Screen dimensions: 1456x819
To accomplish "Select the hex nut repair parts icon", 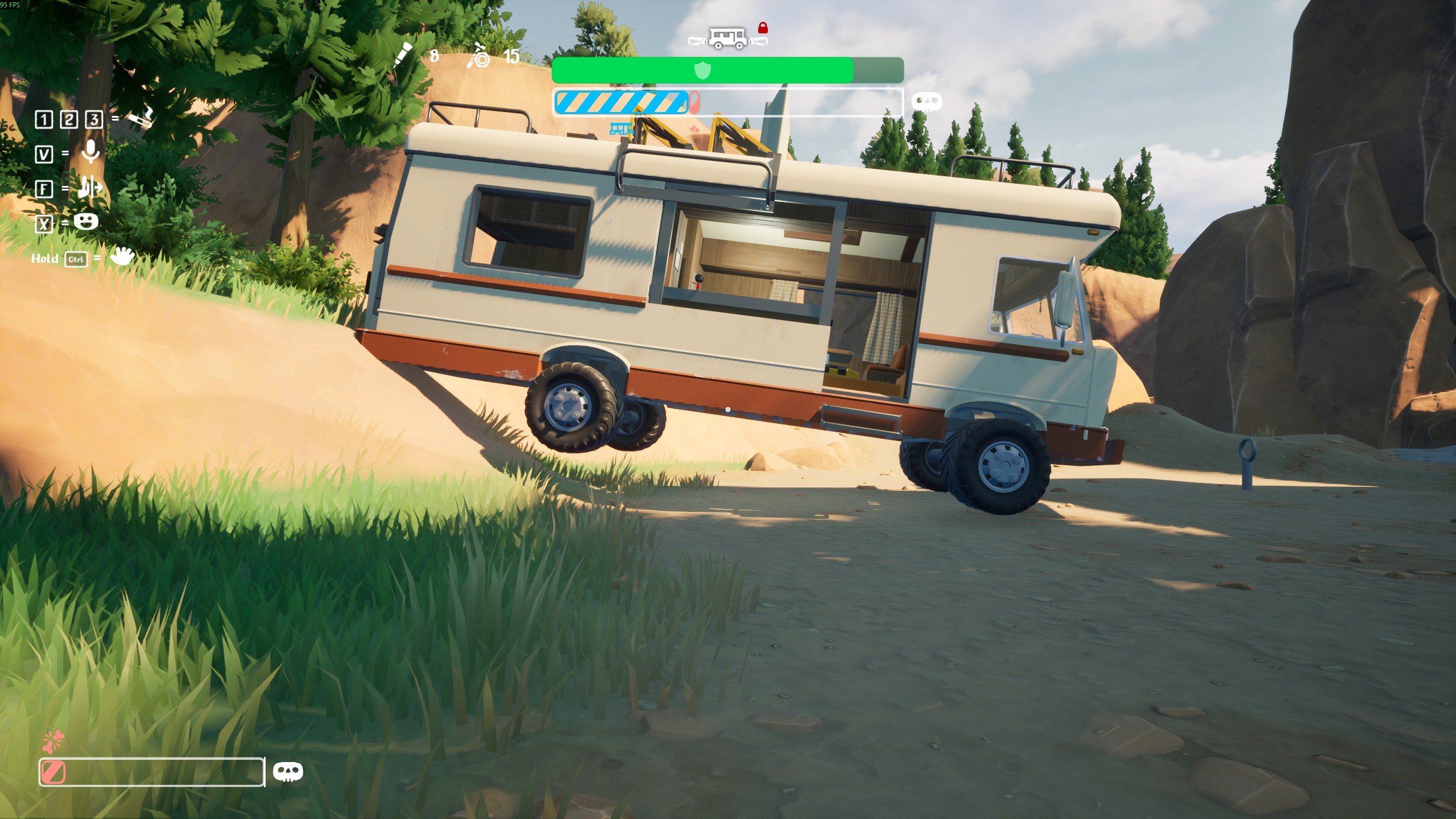I will click(479, 56).
